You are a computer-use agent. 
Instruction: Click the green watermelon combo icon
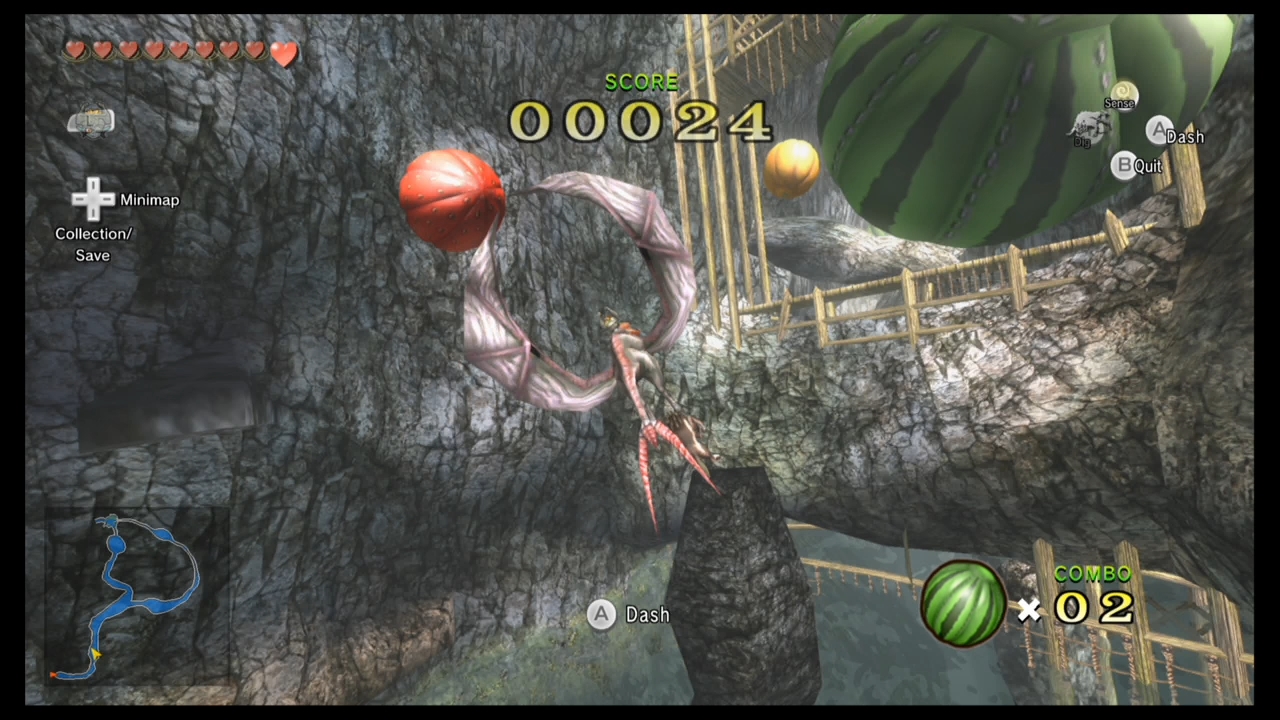coord(962,600)
